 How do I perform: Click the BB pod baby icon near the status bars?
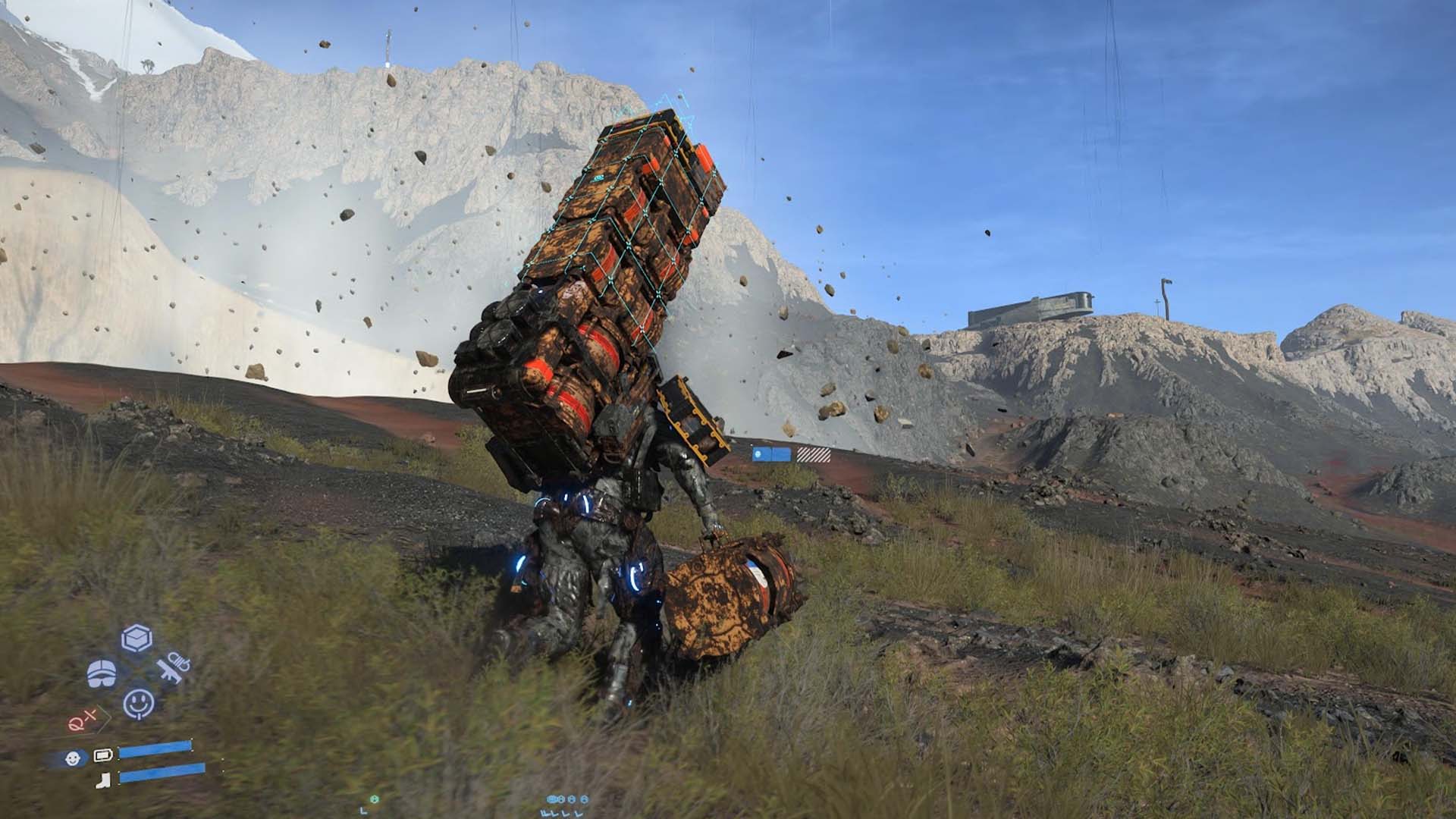coord(72,758)
